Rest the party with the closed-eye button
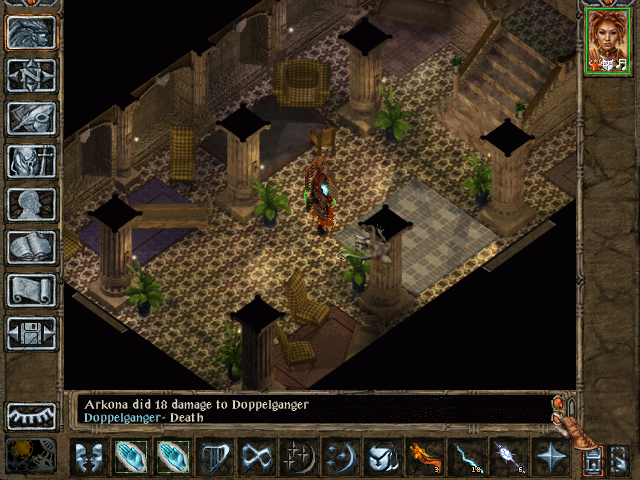Screen dimensions: 640x480 32,414
